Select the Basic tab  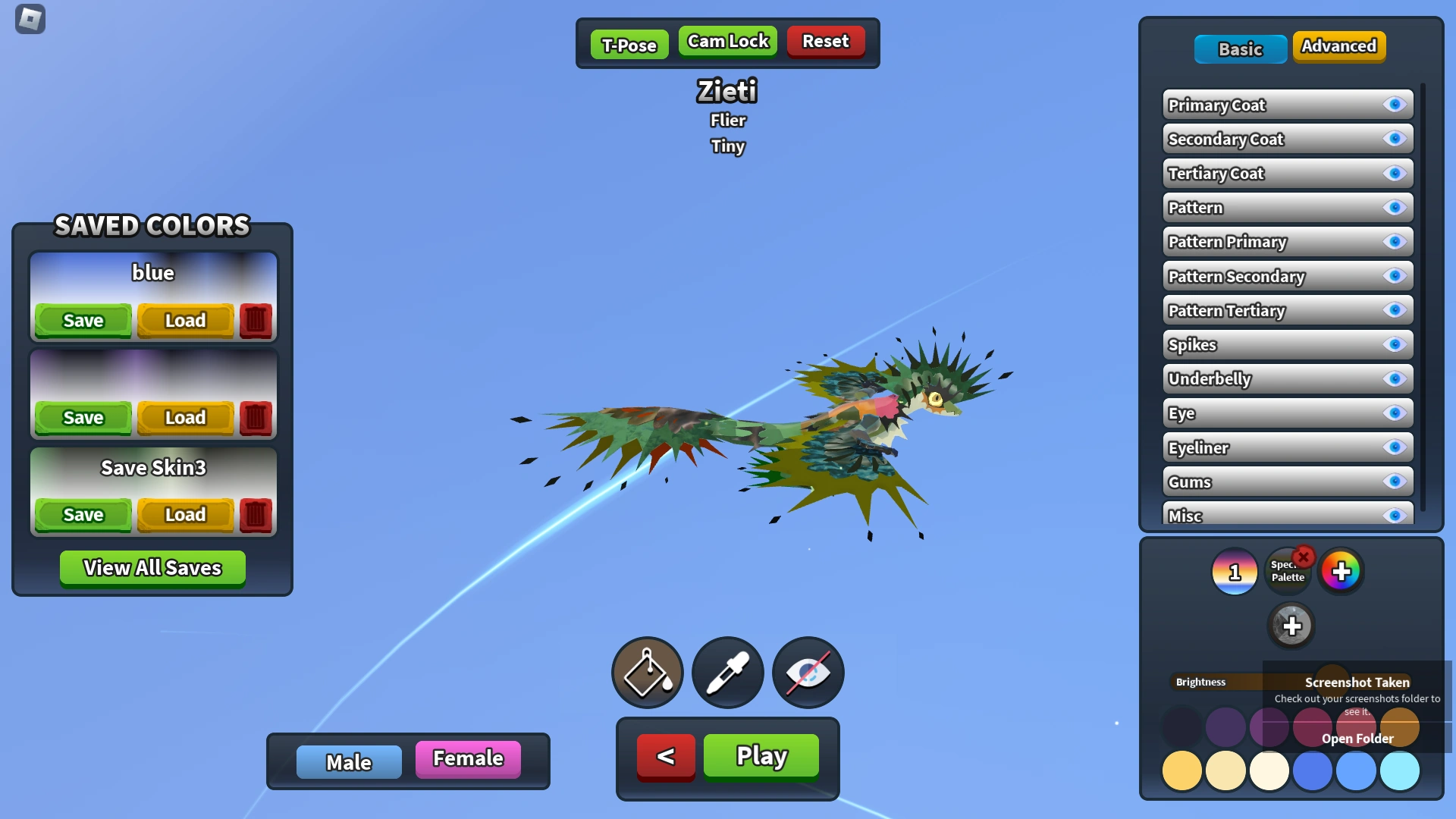1240,49
